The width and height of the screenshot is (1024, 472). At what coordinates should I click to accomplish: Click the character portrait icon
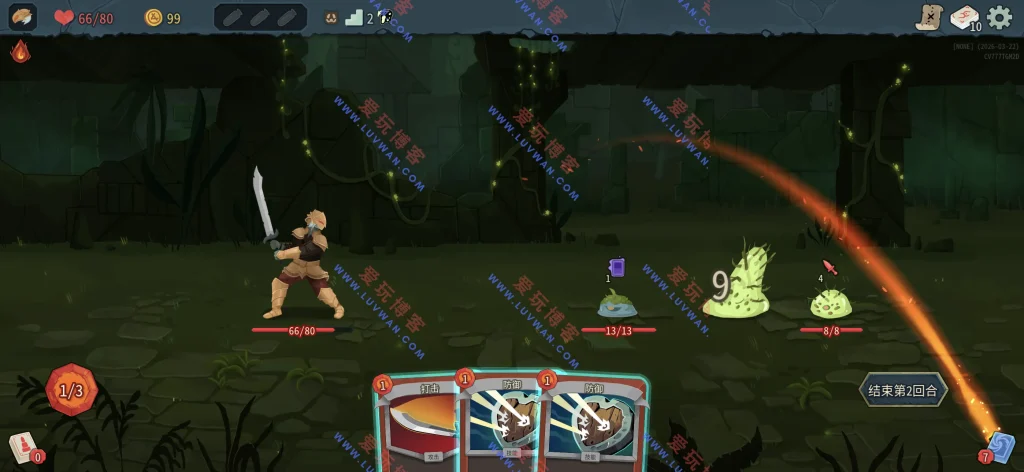(x=22, y=17)
